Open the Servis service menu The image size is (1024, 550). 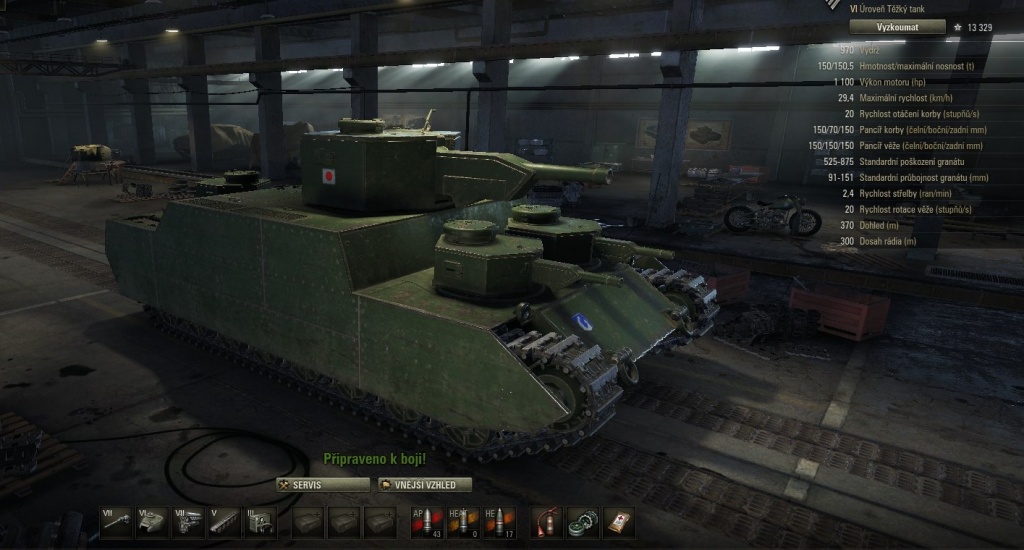[x=323, y=485]
